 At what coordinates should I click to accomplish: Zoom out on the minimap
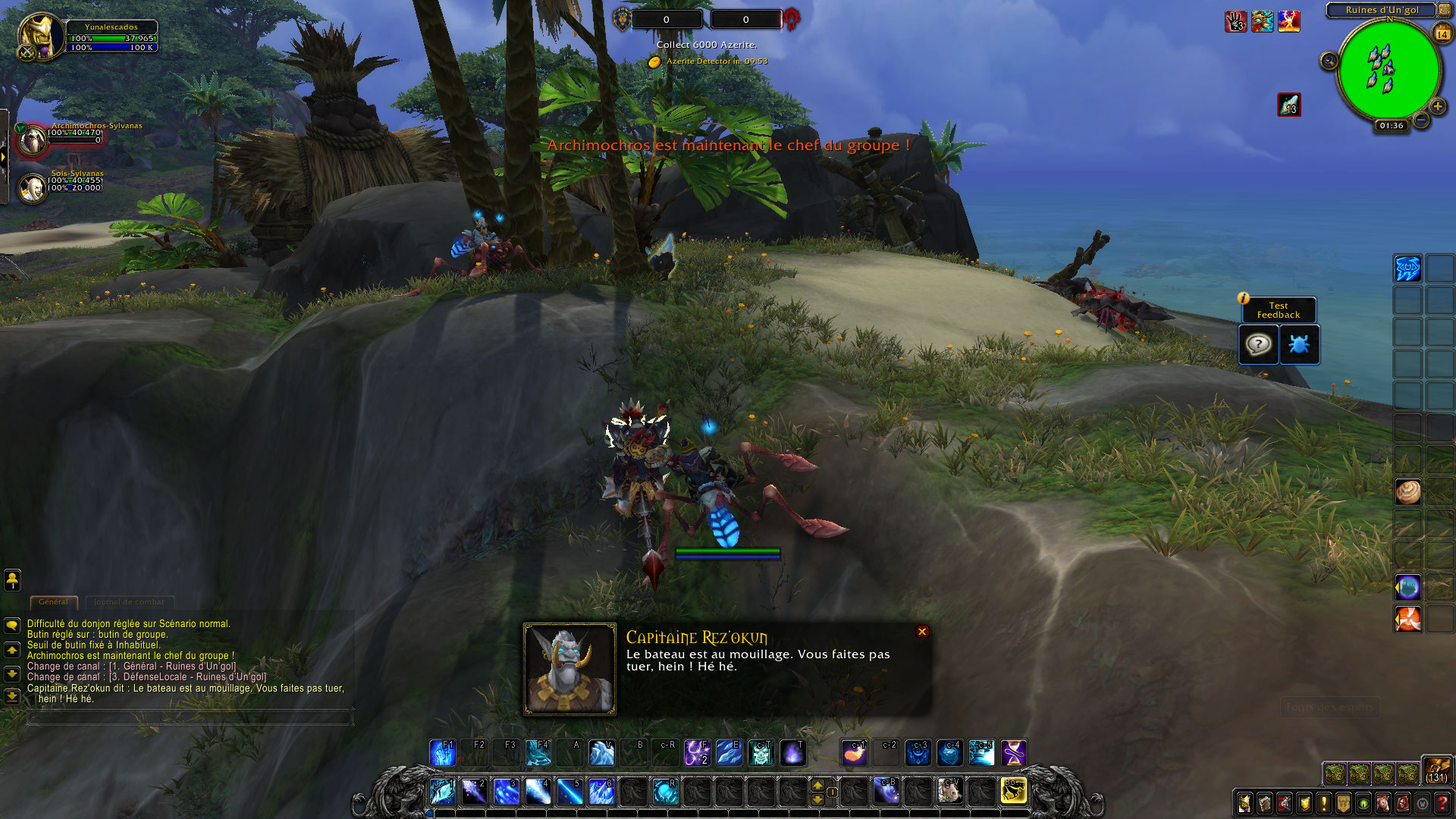(x=1421, y=120)
